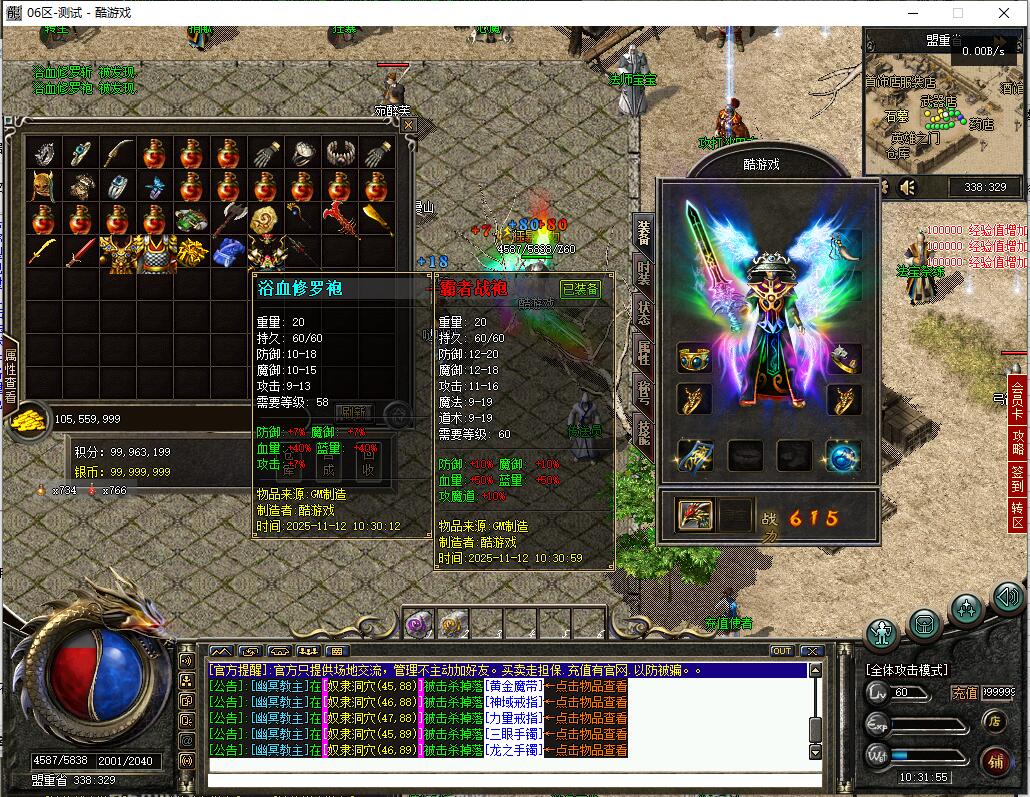Pick the battle axe in inventory
Viewport: 1030px width, 797px height.
click(x=229, y=218)
